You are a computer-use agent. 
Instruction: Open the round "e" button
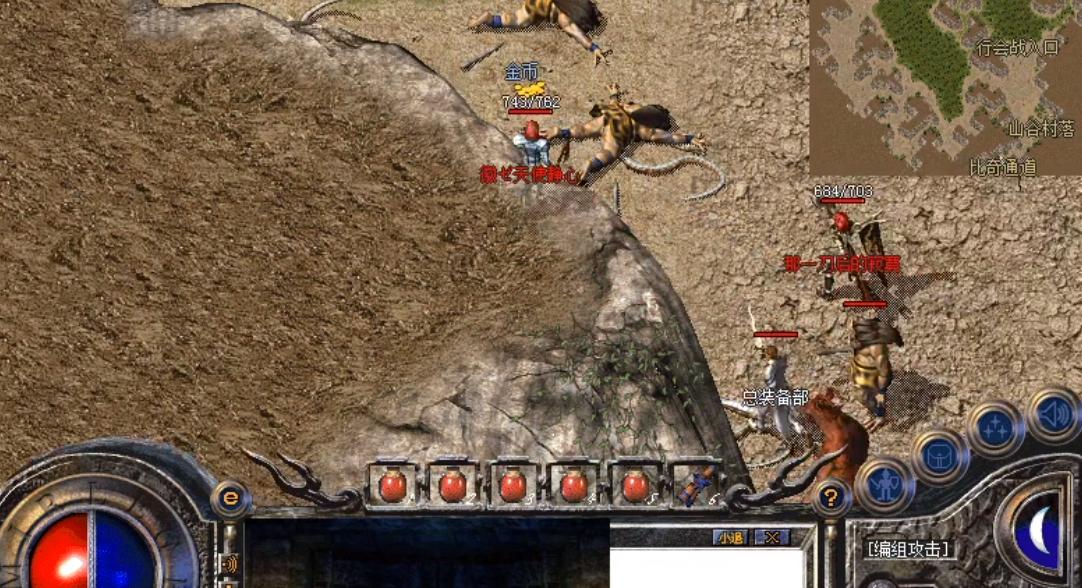[231, 496]
